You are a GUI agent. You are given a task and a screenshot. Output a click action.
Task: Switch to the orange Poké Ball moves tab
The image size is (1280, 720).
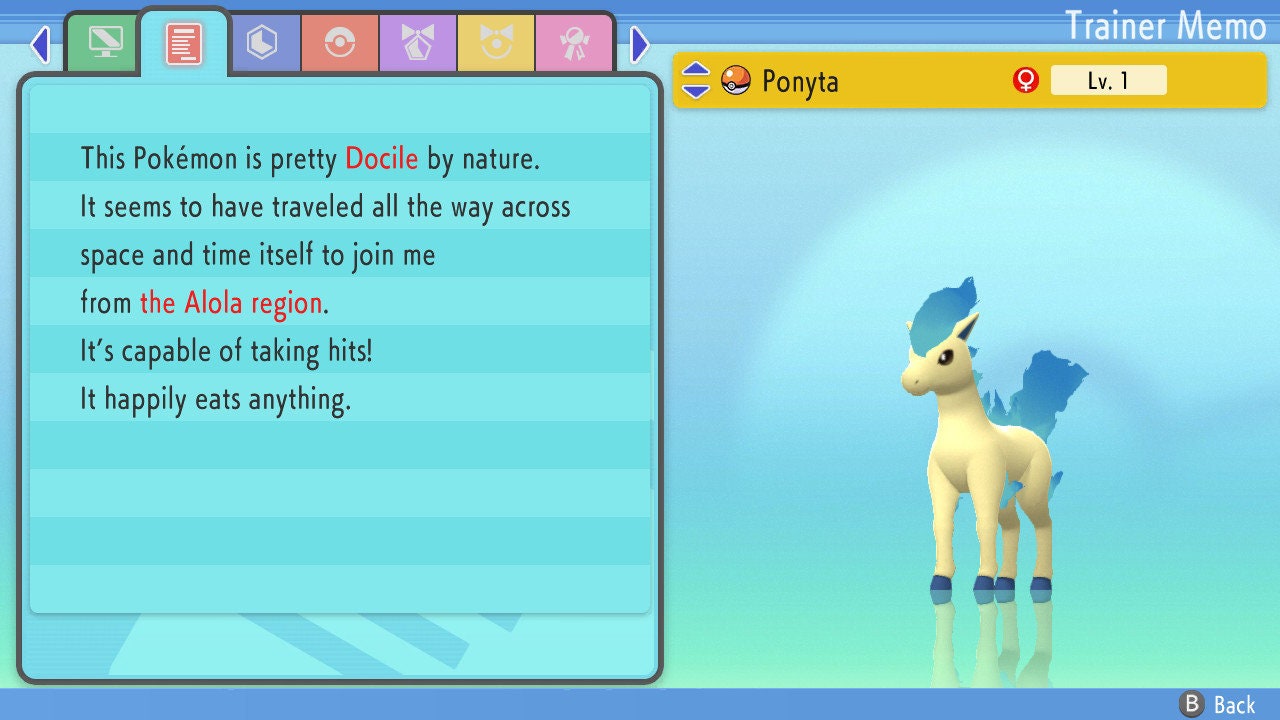[x=340, y=43]
